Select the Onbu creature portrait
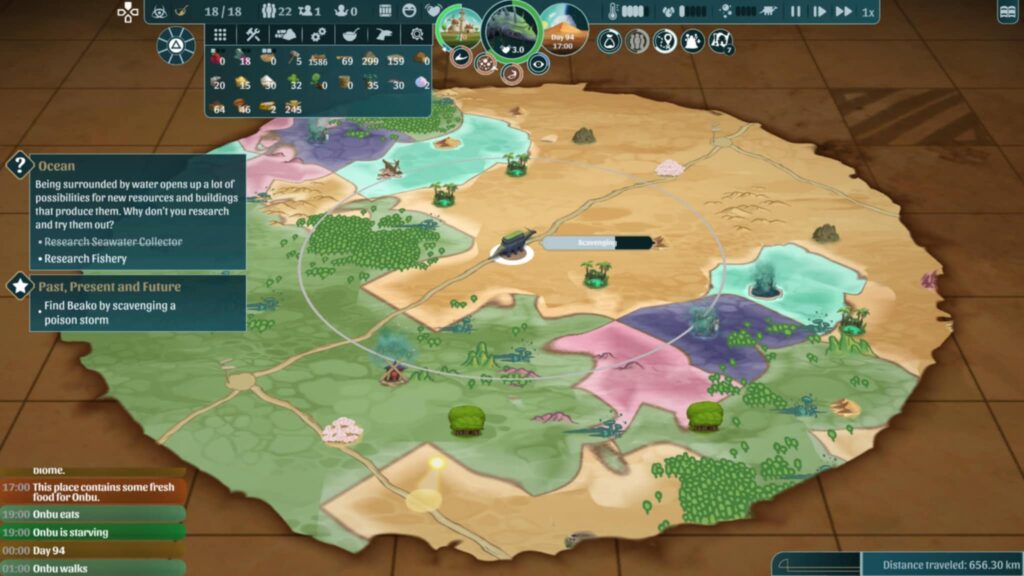1024x576 pixels. (x=512, y=30)
